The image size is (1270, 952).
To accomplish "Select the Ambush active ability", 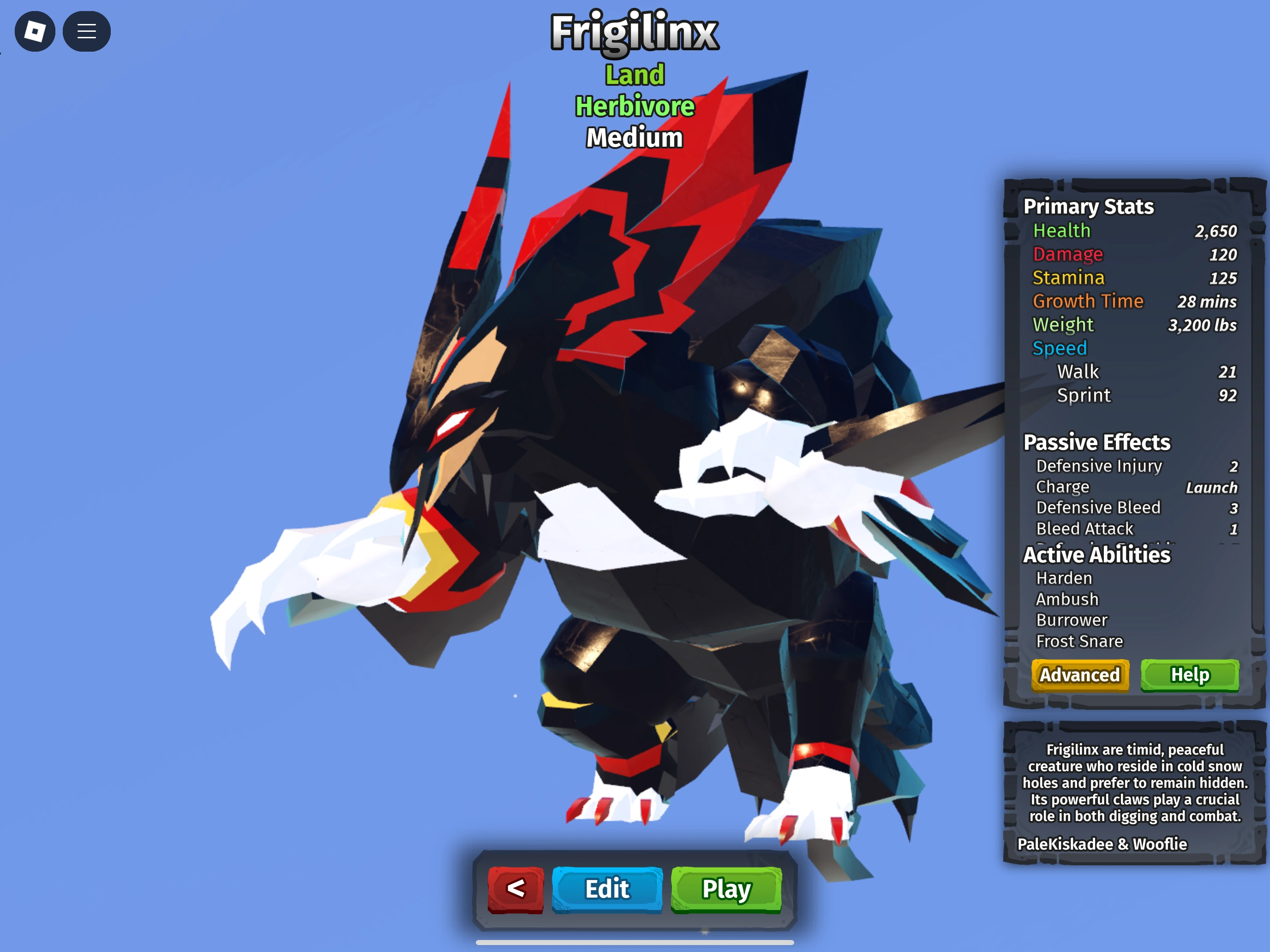I will 1066,599.
